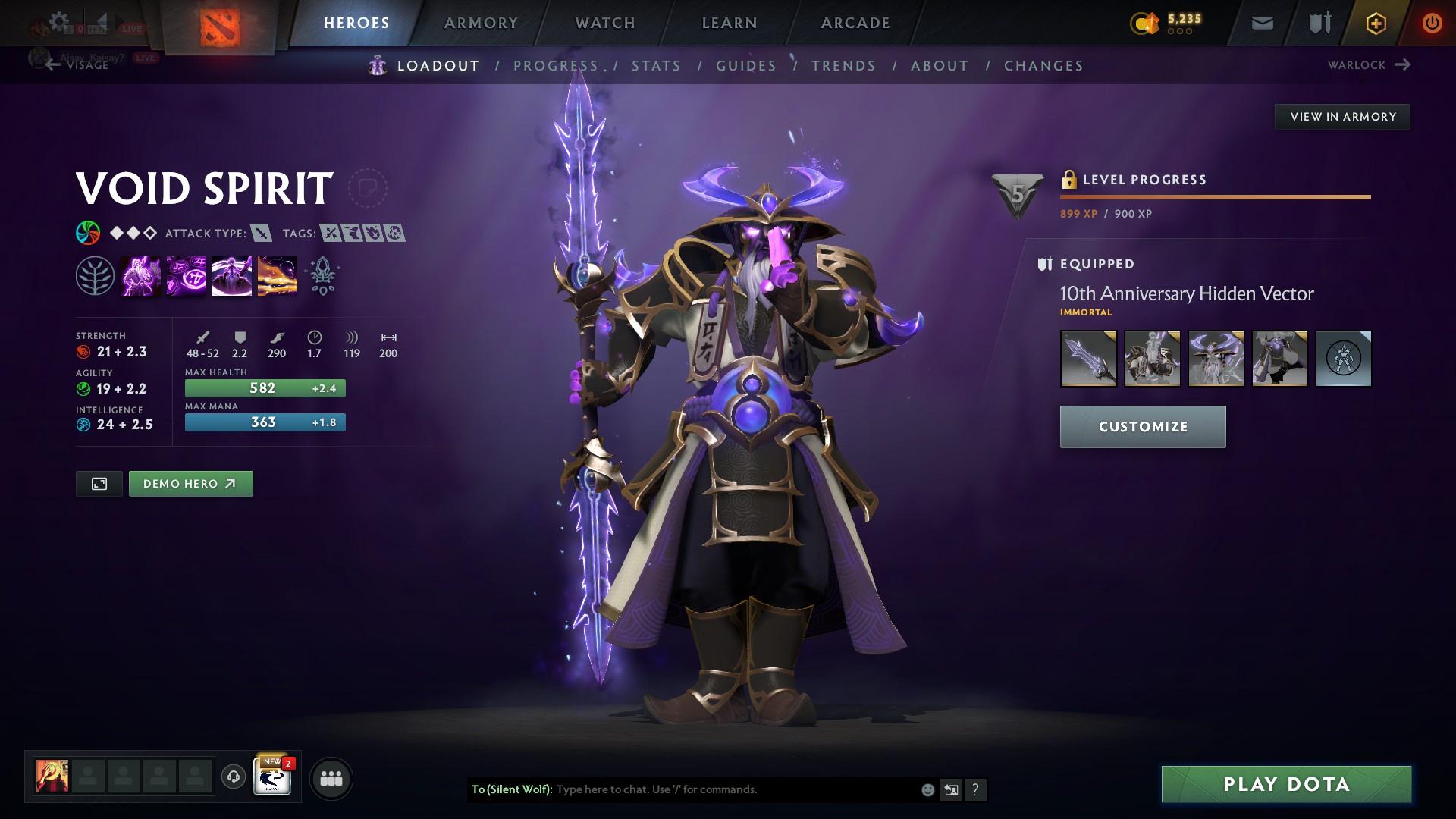This screenshot has height=819, width=1456.
Task: Toggle the small hero preview window icon
Action: click(99, 483)
